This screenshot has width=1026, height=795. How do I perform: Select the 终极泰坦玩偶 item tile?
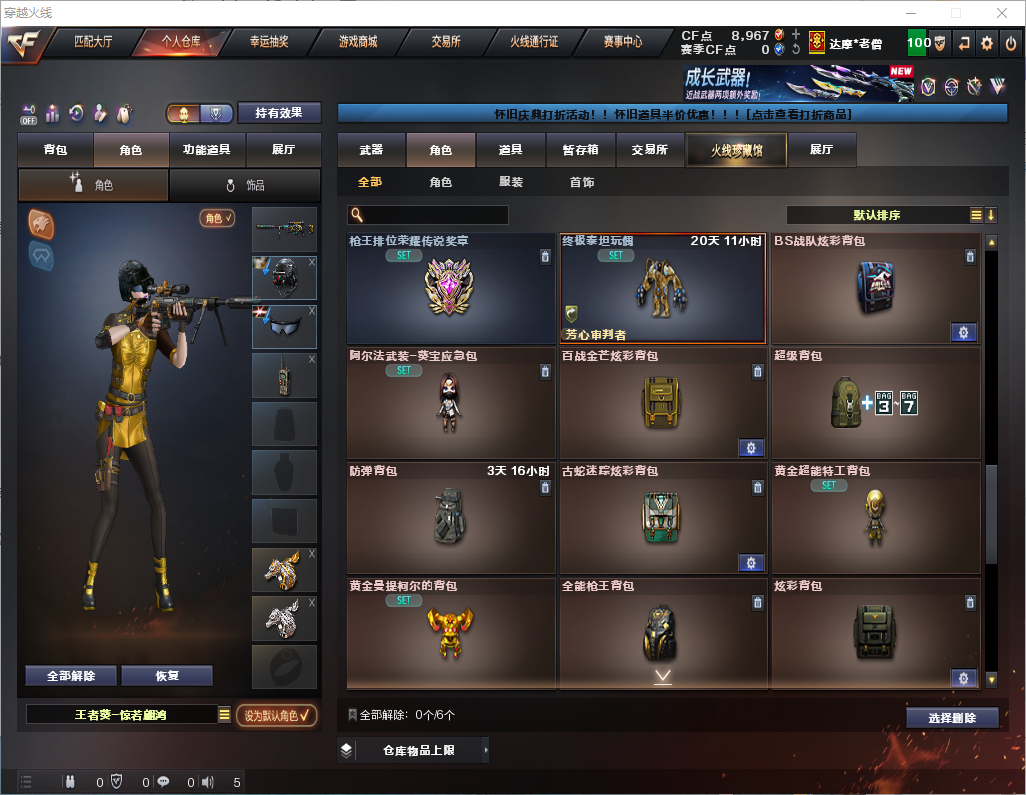click(x=662, y=290)
